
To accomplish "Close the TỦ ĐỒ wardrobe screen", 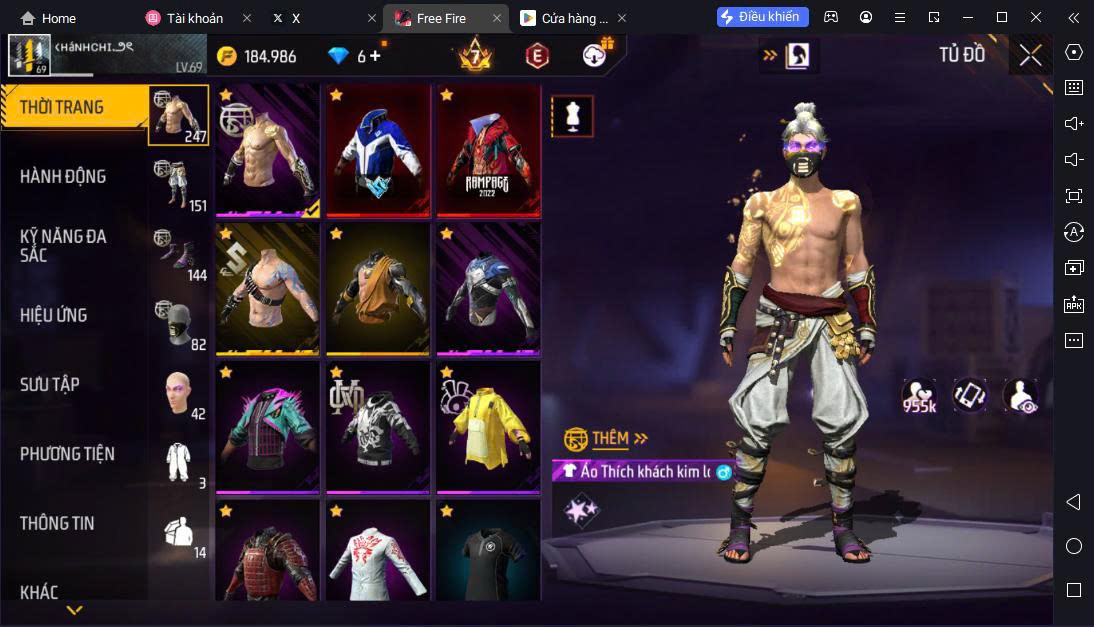I will click(1030, 55).
